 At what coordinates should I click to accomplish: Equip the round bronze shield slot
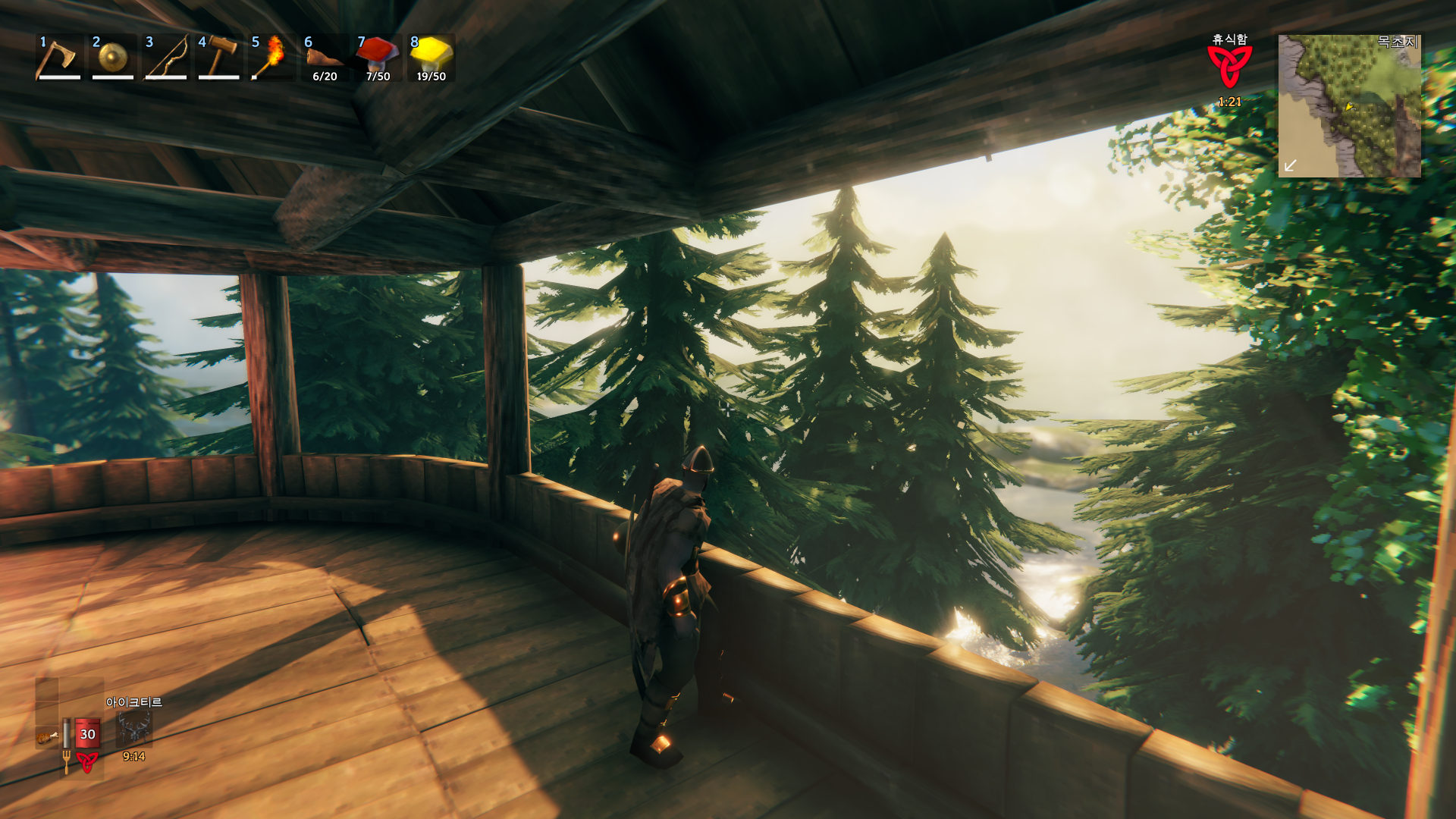(112, 58)
